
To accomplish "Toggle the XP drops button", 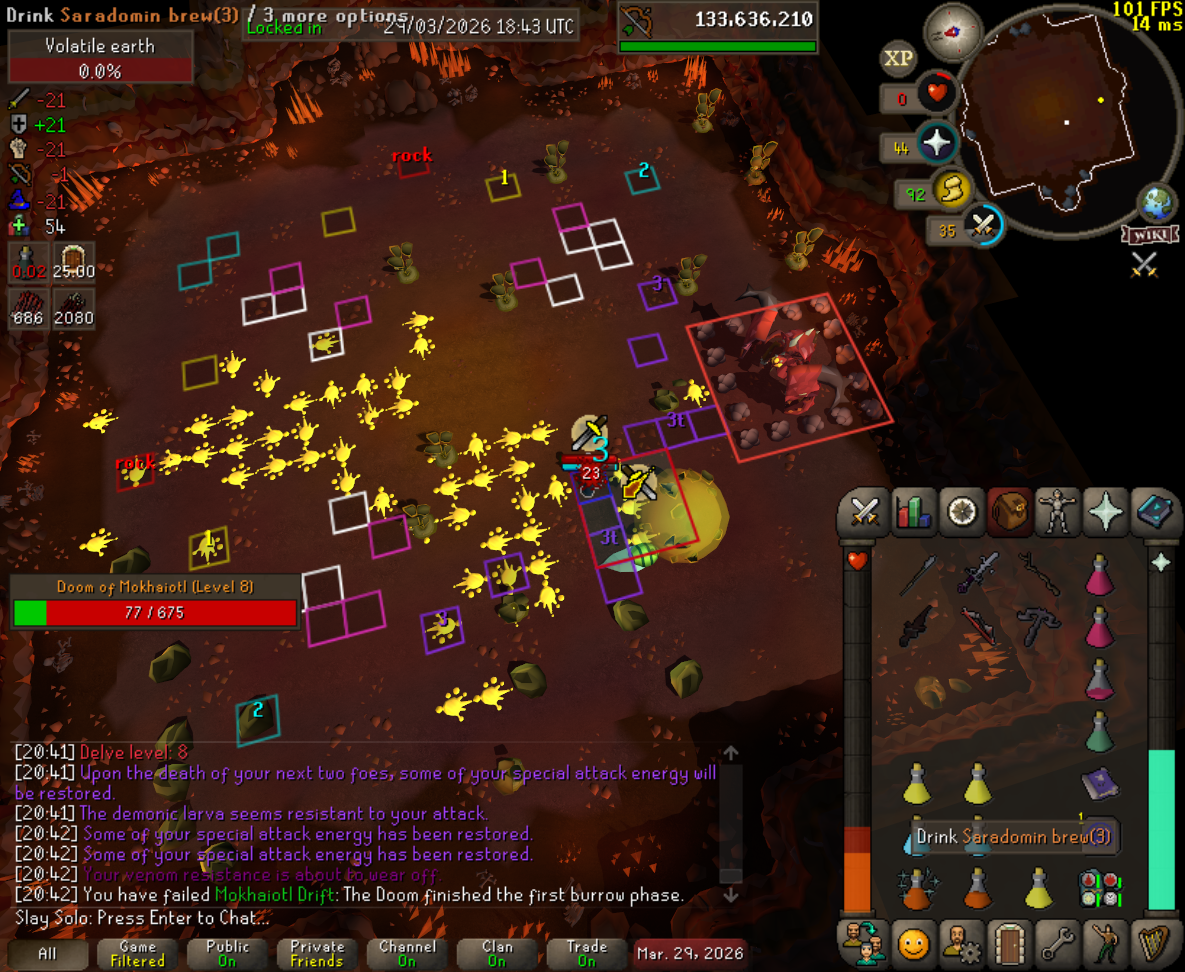I will coord(898,58).
